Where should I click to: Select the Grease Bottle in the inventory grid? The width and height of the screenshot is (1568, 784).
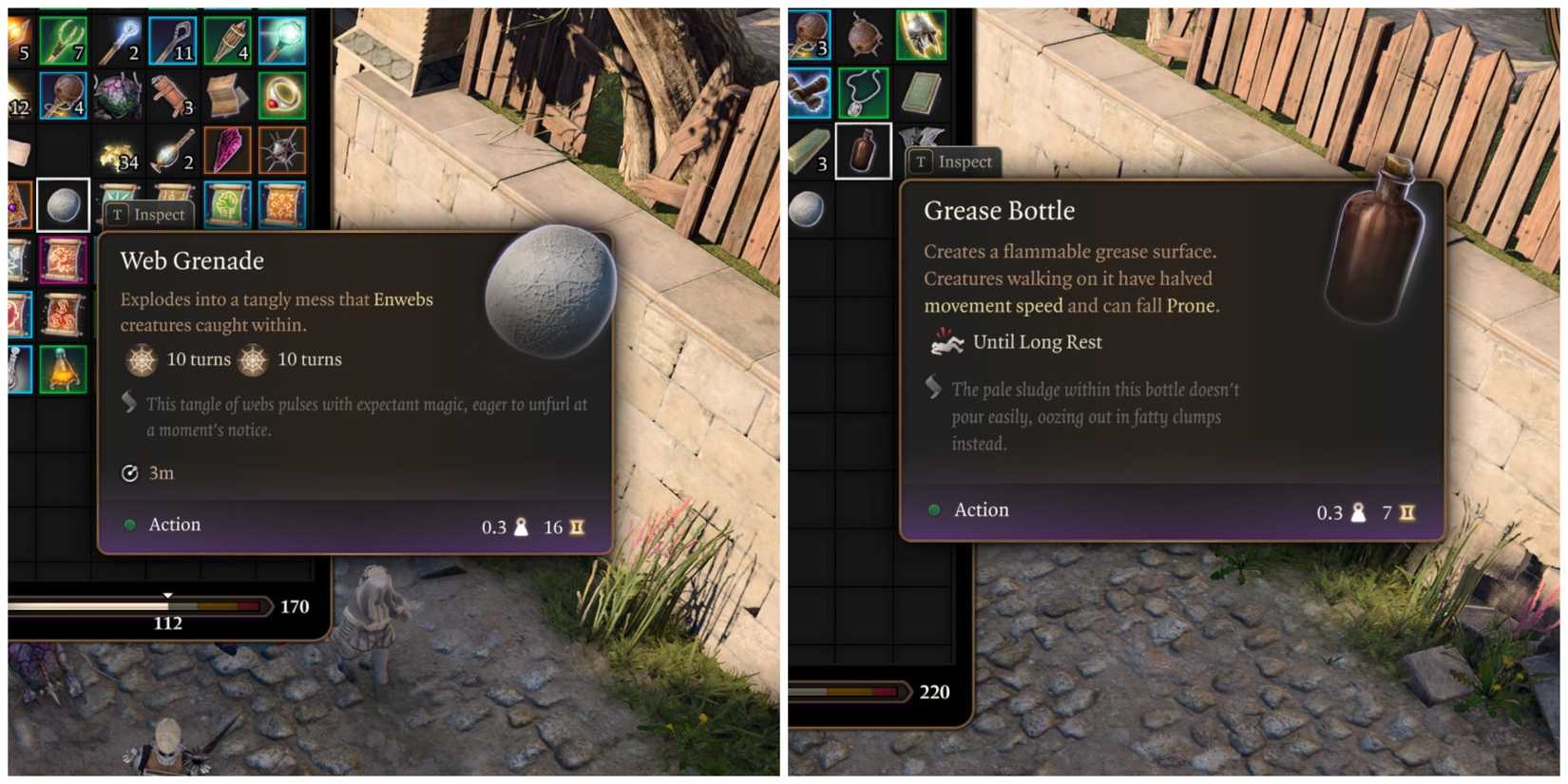coord(862,150)
